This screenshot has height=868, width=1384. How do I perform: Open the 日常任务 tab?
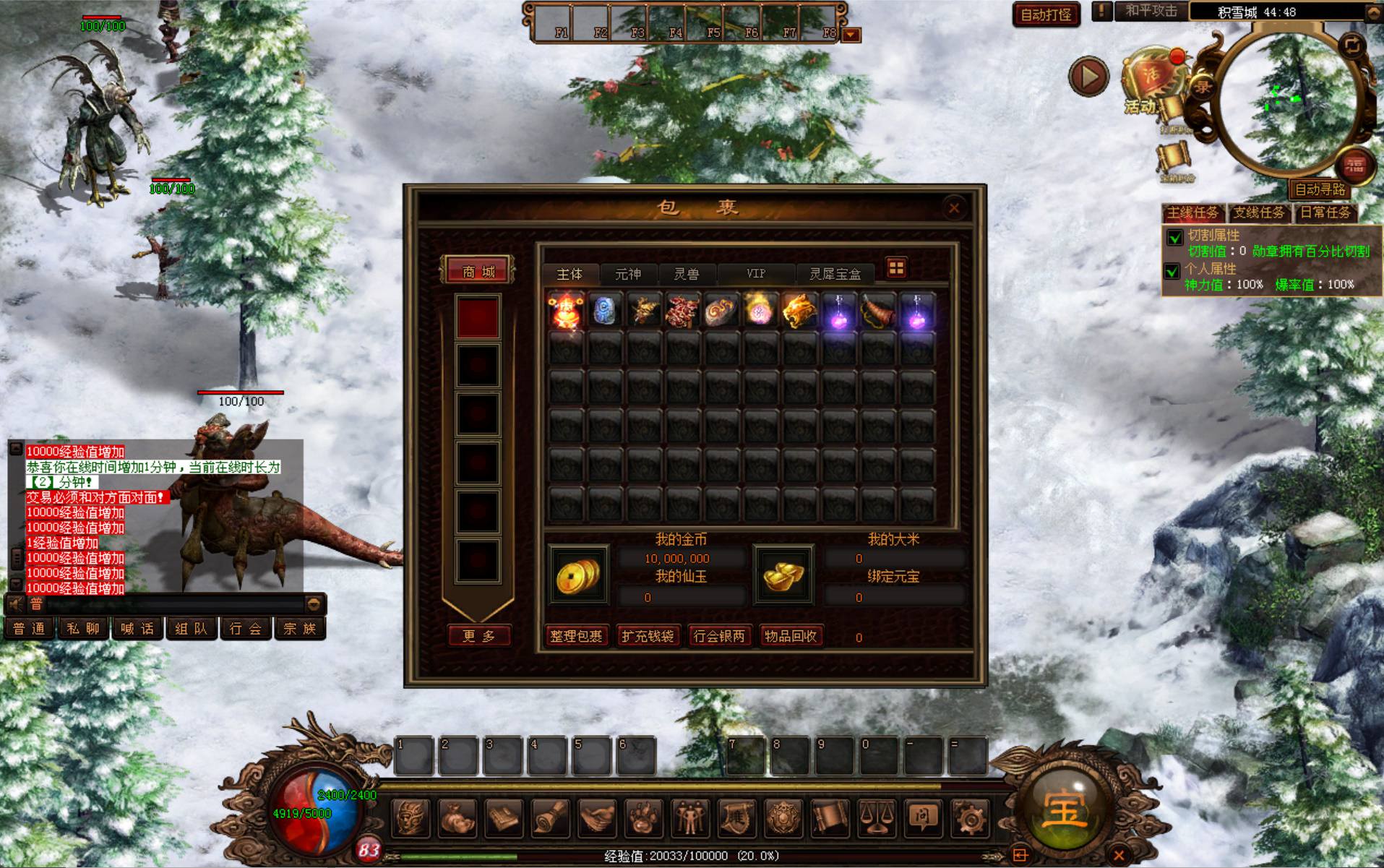coord(1325,212)
